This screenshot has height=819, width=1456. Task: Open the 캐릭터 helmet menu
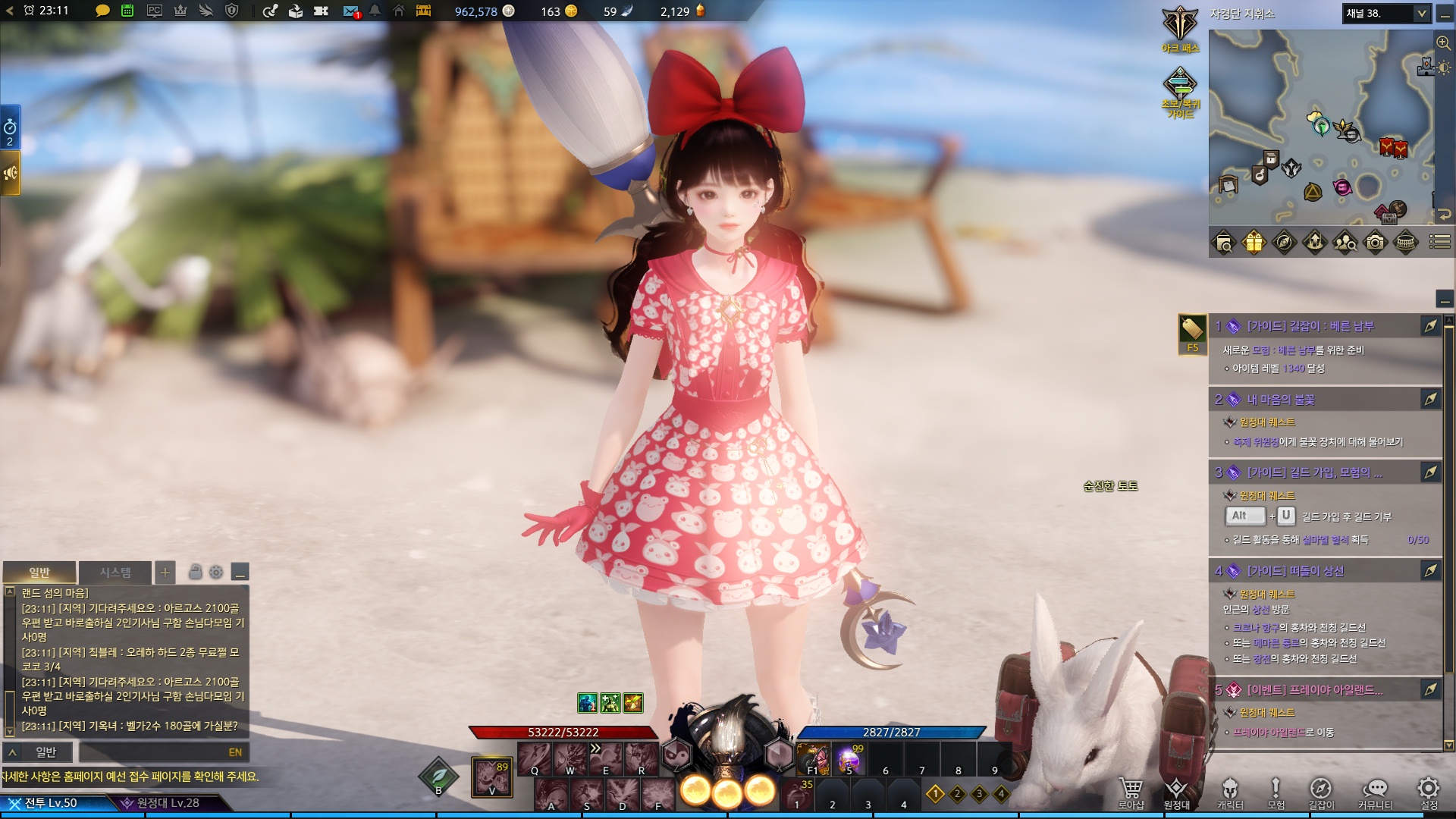click(1230, 792)
